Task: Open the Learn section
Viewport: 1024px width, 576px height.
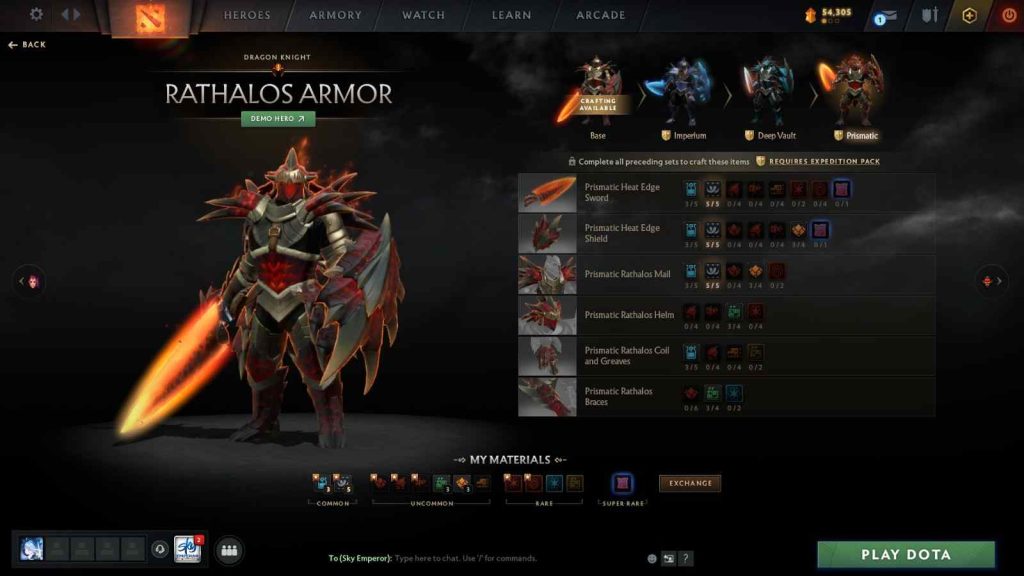Action: (x=512, y=15)
